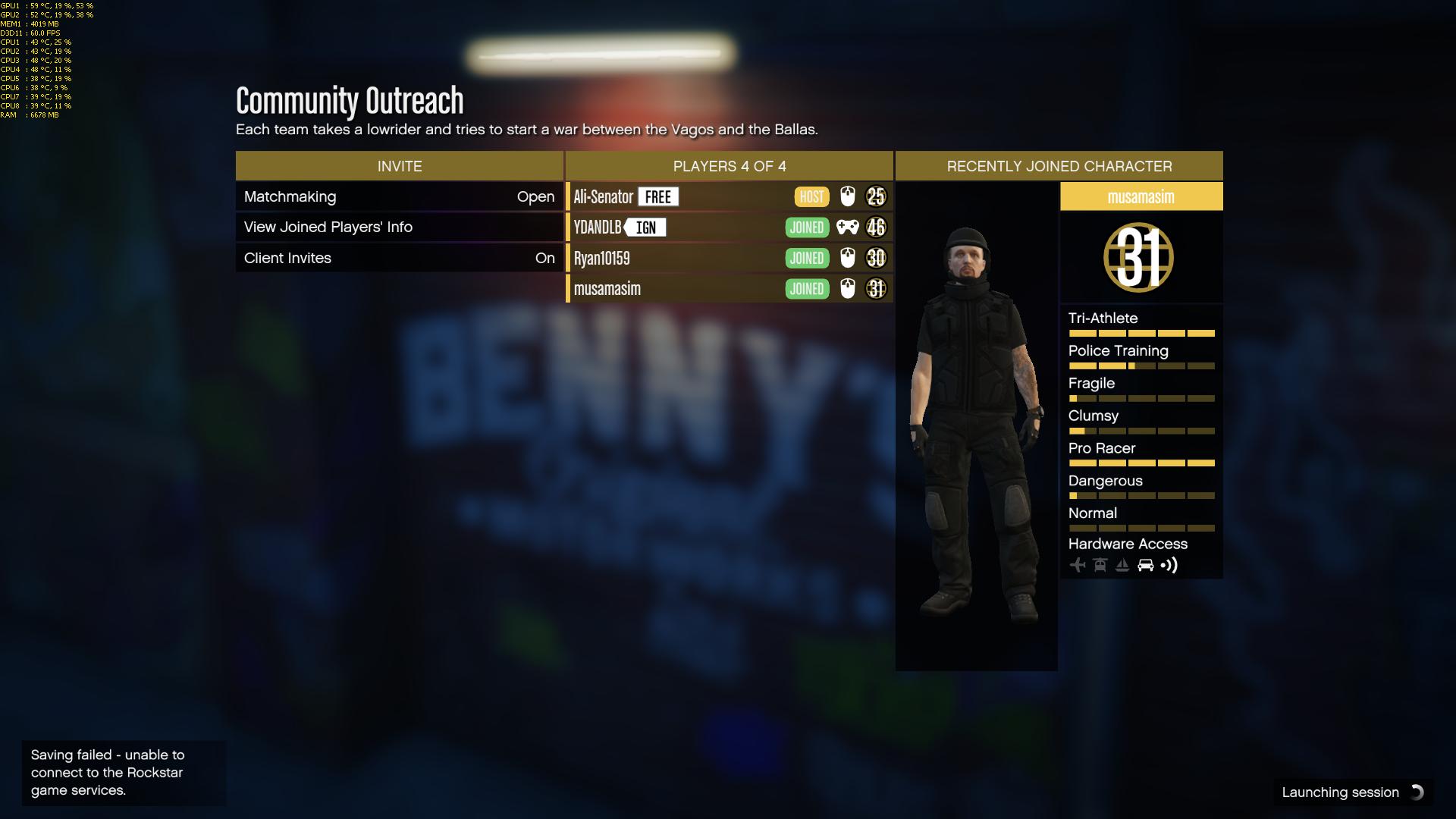Open View Joined Players' Info
This screenshot has height=819, width=1456.
(399, 227)
